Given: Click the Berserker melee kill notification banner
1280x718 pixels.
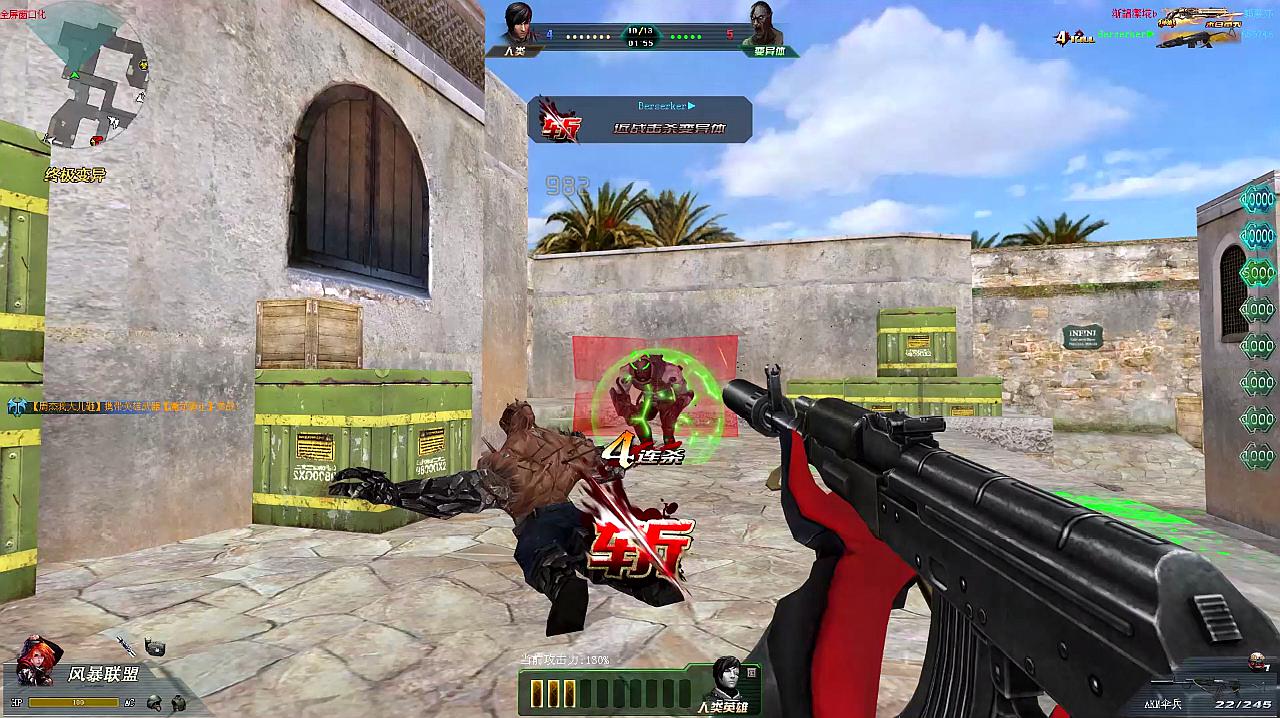Looking at the screenshot, I should pos(640,119).
